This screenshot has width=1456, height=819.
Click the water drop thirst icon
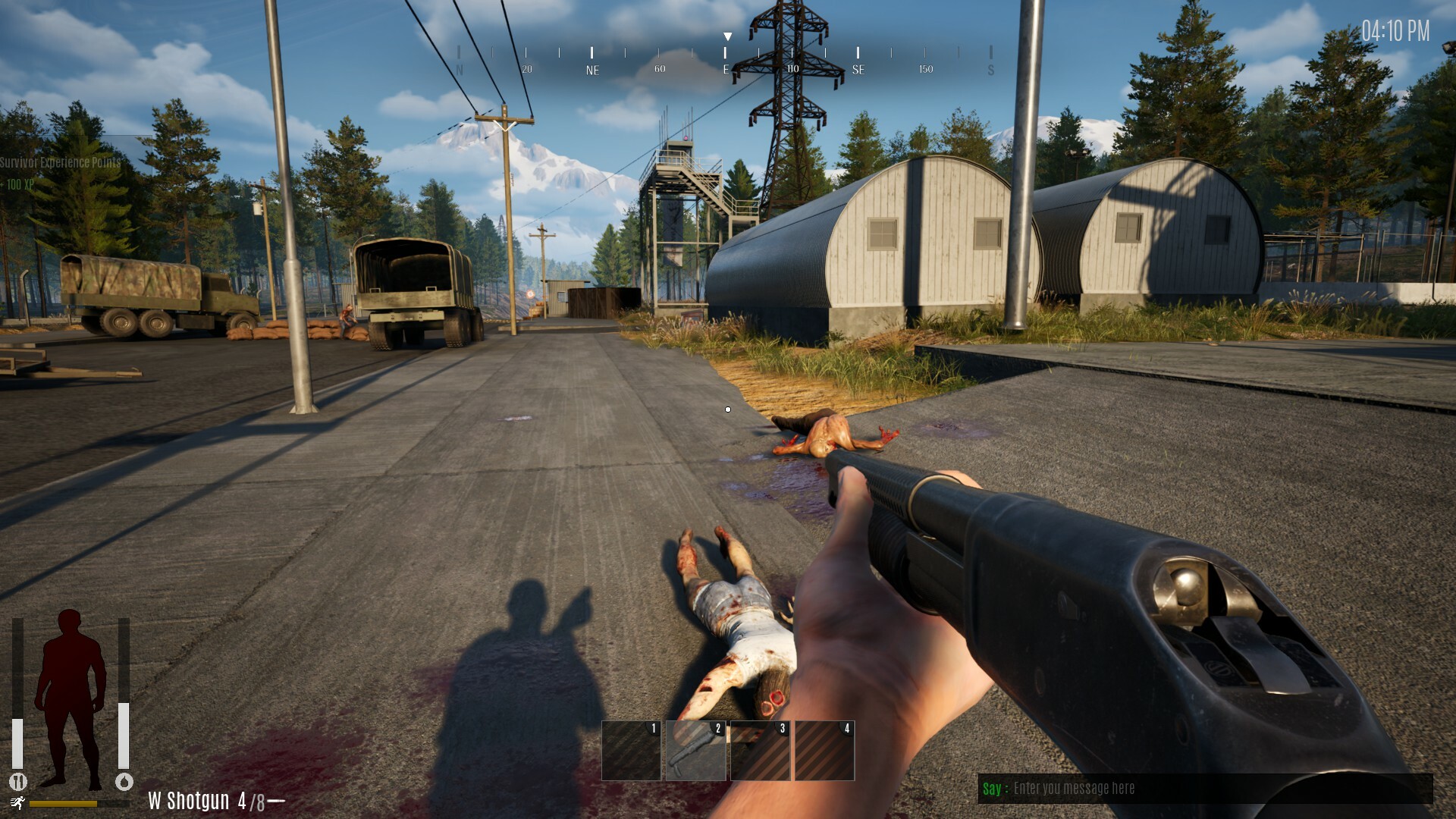click(124, 781)
